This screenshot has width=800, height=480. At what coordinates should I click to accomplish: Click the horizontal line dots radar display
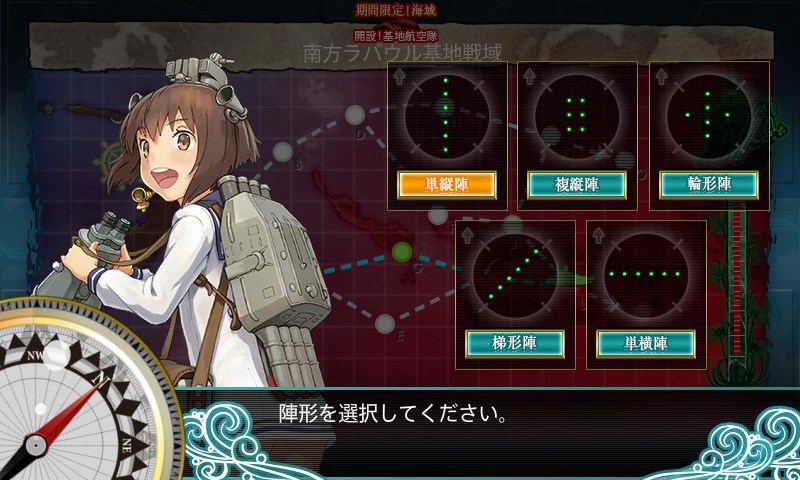pyautogui.click(x=646, y=273)
